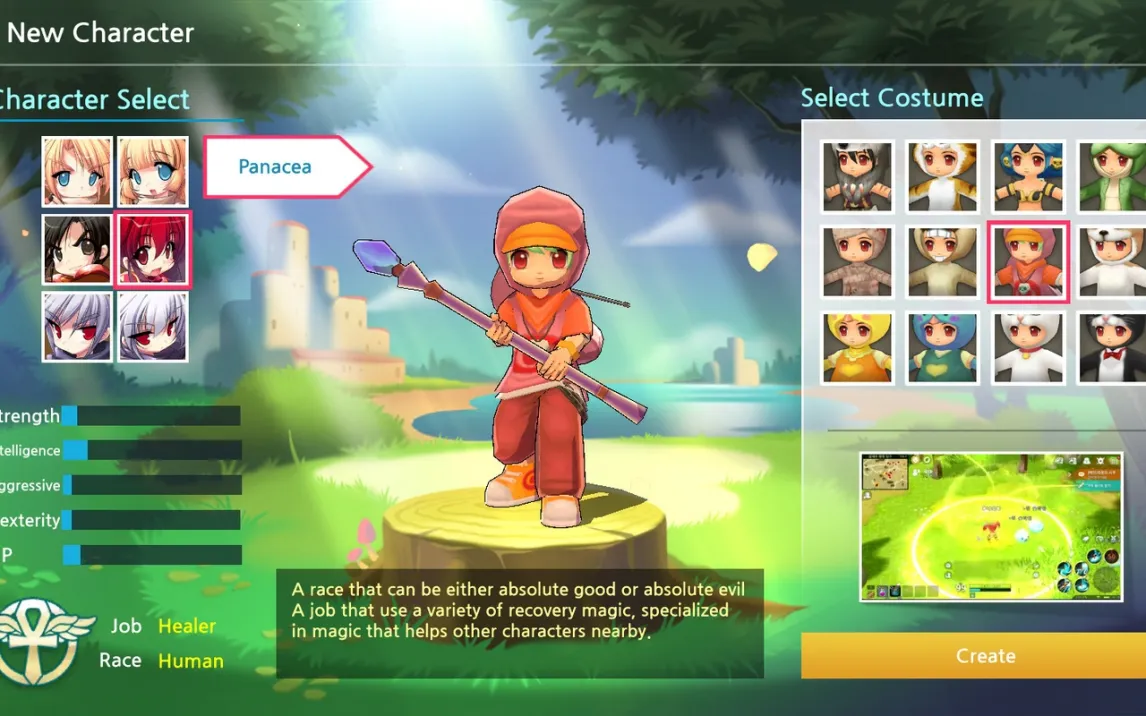Choose the tiger suit costume
The width and height of the screenshot is (1146, 716).
[x=943, y=177]
